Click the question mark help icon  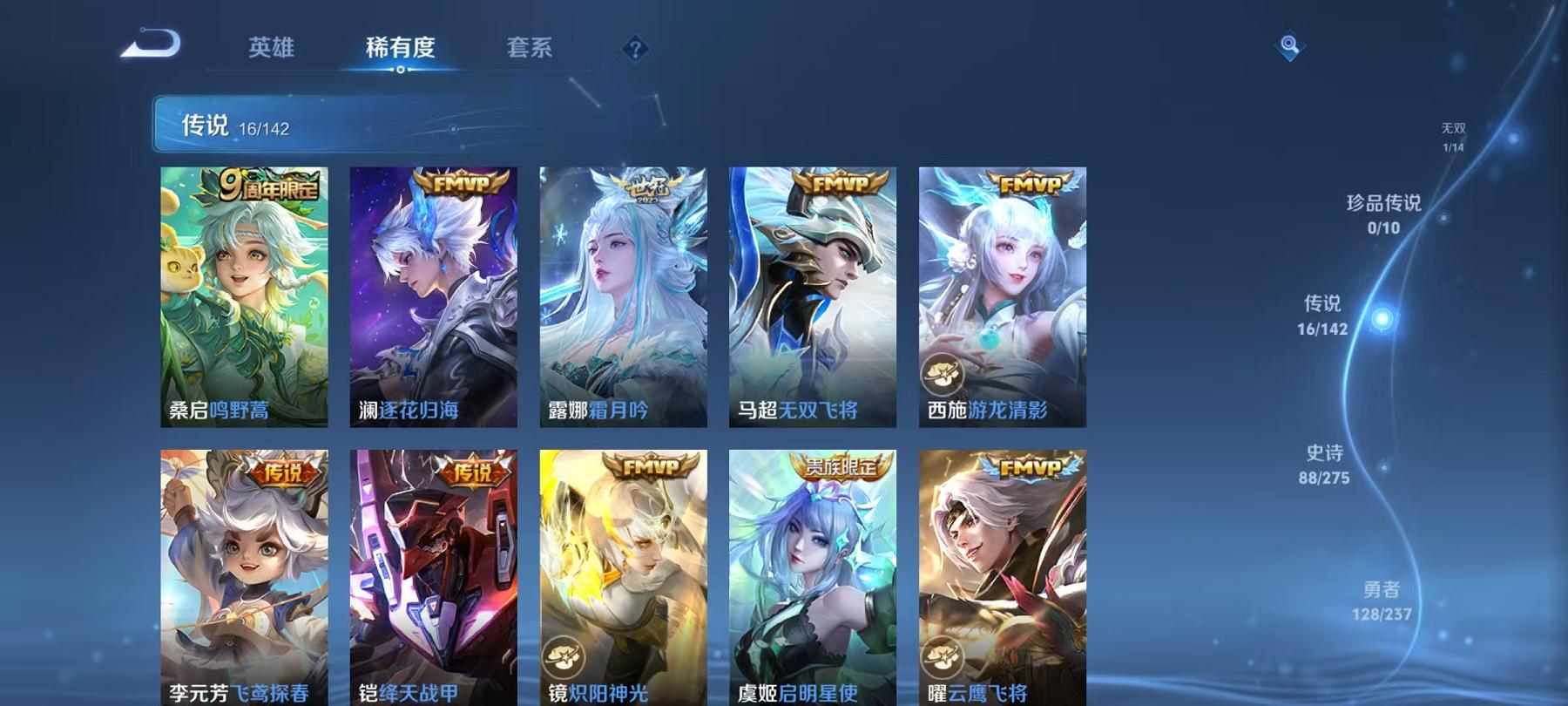pyautogui.click(x=636, y=48)
